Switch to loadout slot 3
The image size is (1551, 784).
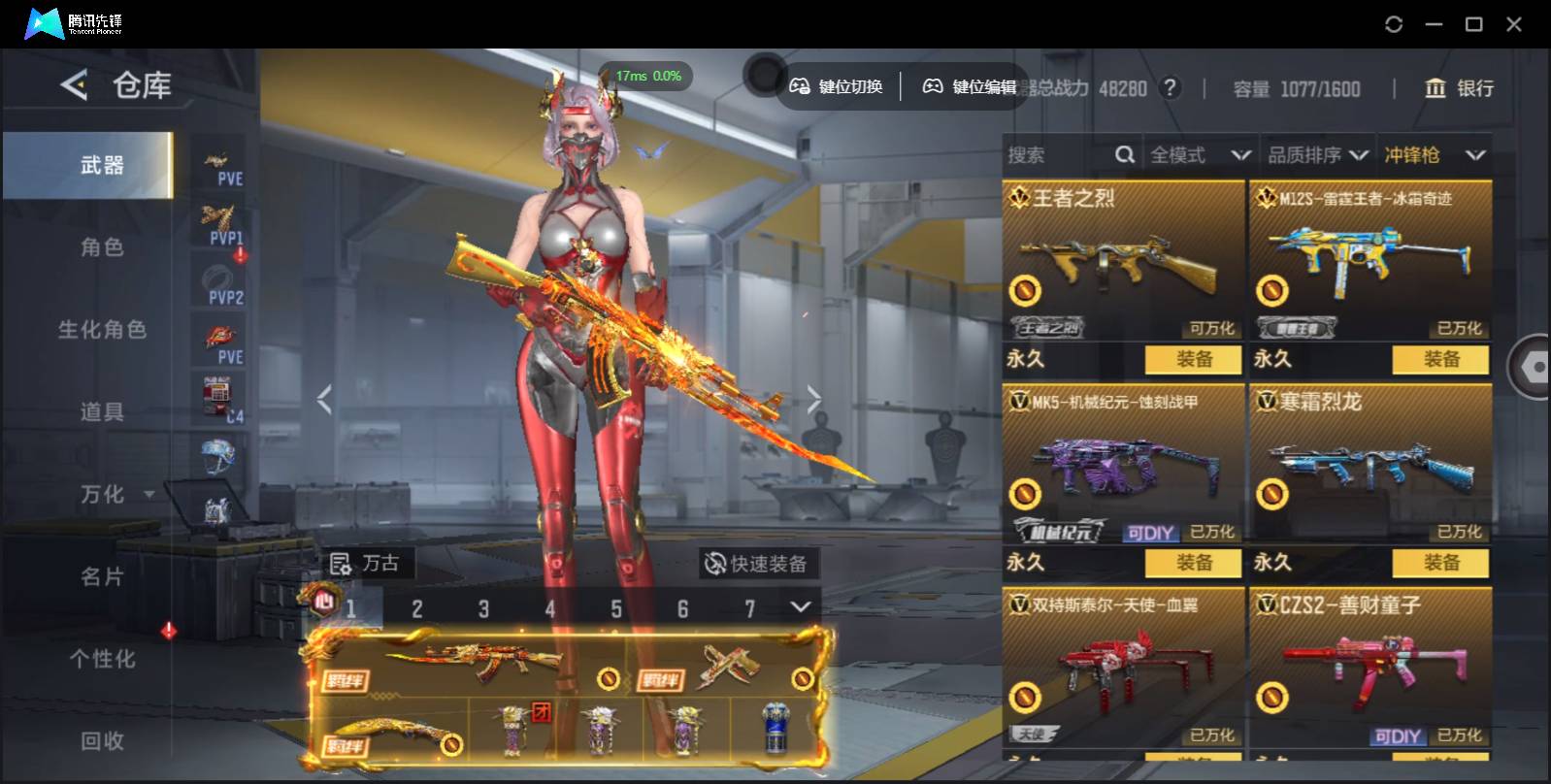[483, 609]
